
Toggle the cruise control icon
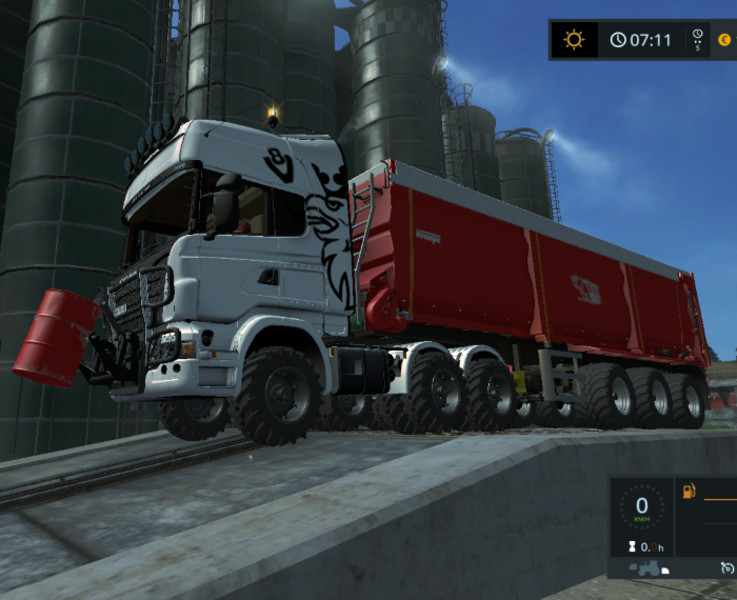726,568
